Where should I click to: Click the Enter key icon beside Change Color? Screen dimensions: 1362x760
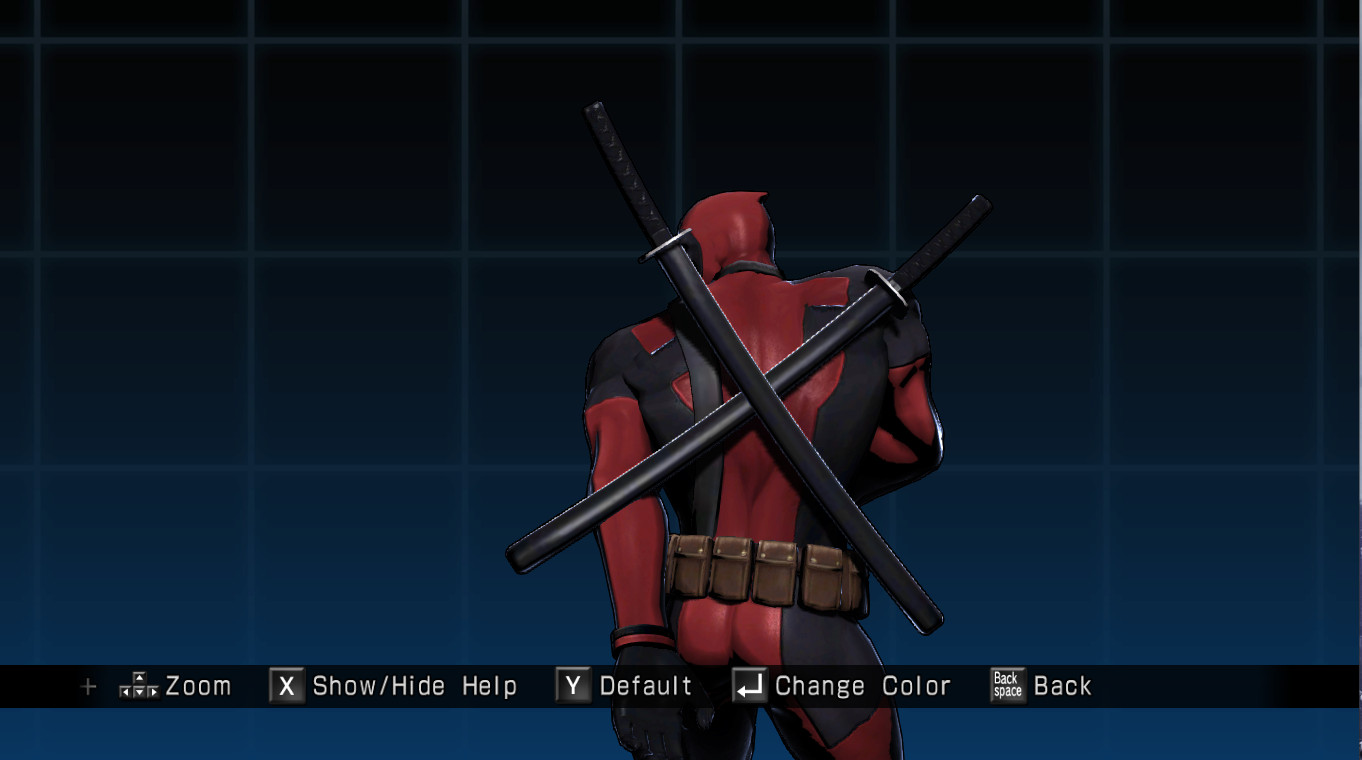click(x=748, y=686)
